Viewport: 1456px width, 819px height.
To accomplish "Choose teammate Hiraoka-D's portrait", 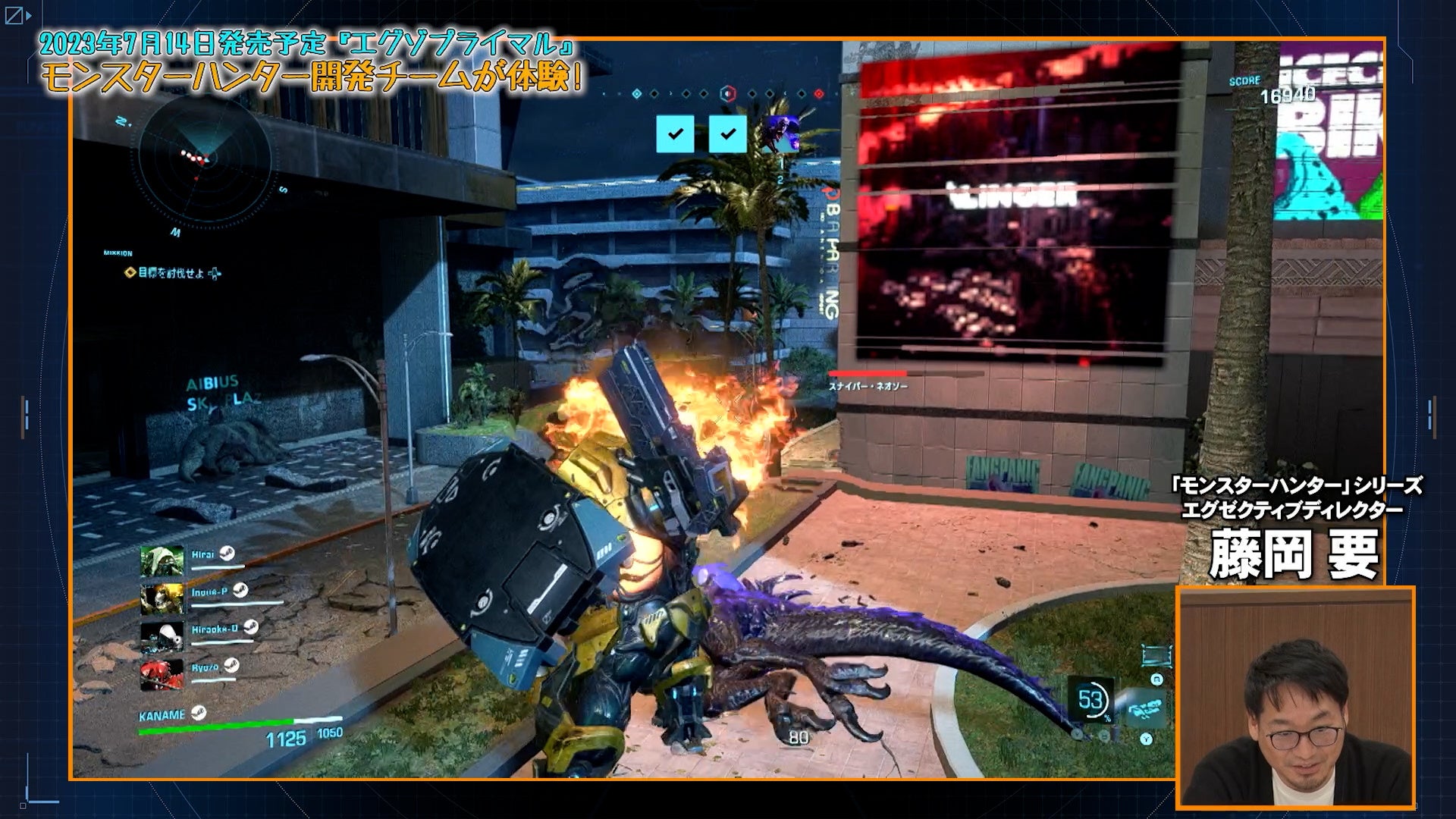I will [162, 636].
